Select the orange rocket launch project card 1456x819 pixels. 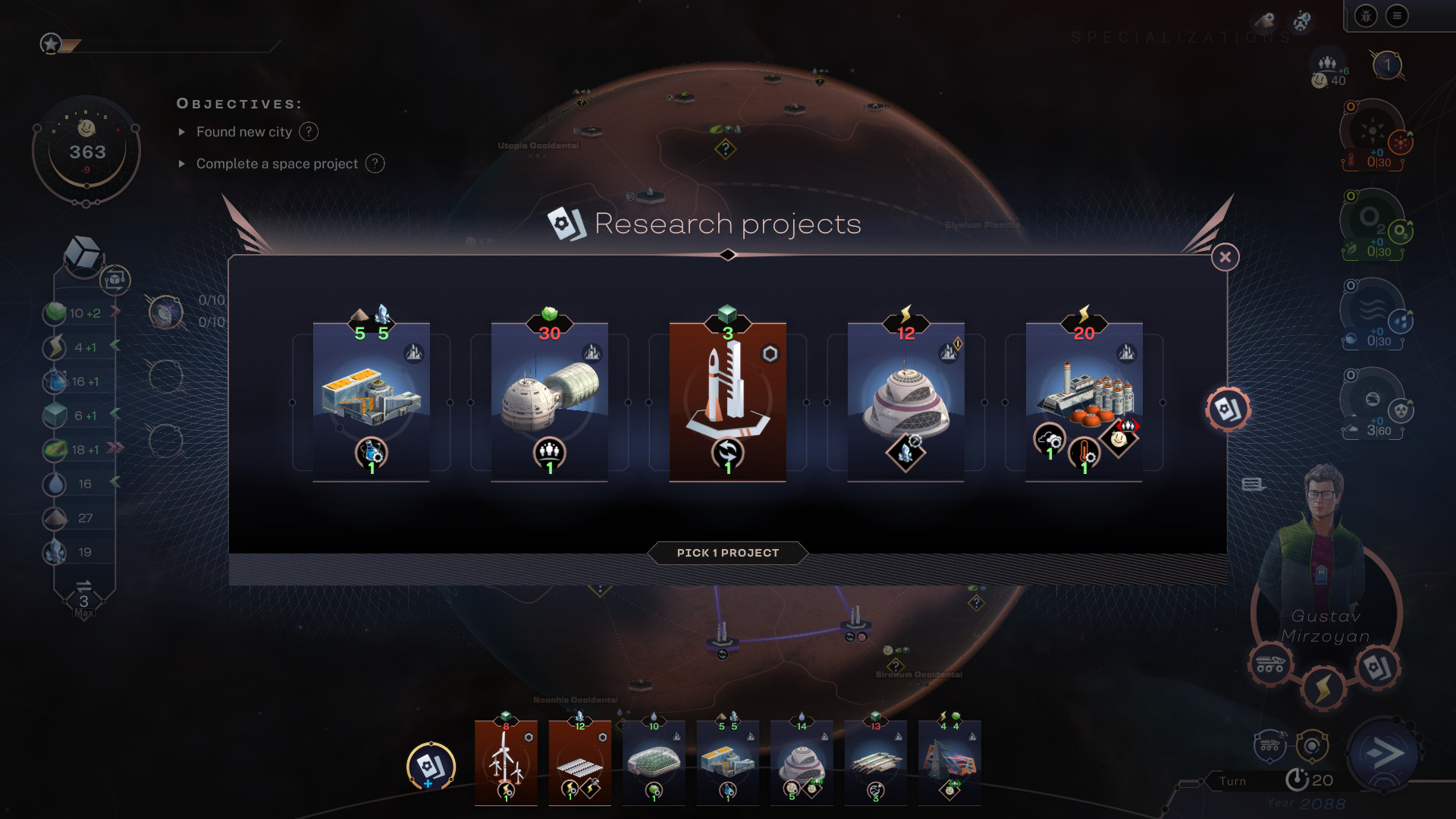726,402
